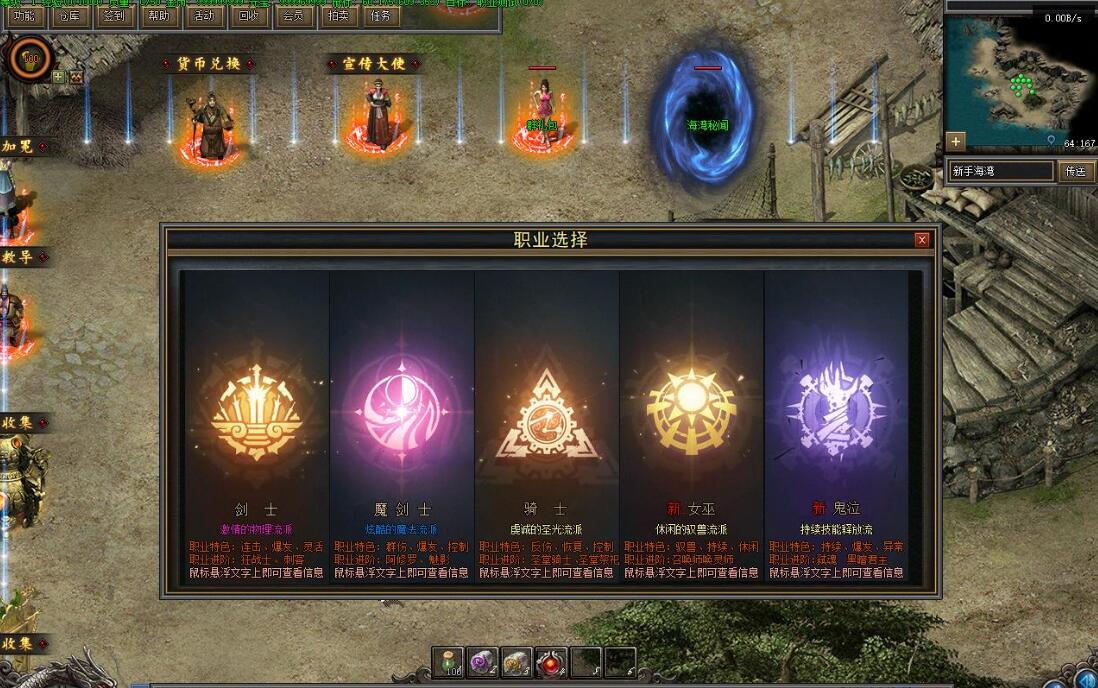Open the 会员 membership panel
The image size is (1098, 688).
(x=292, y=17)
